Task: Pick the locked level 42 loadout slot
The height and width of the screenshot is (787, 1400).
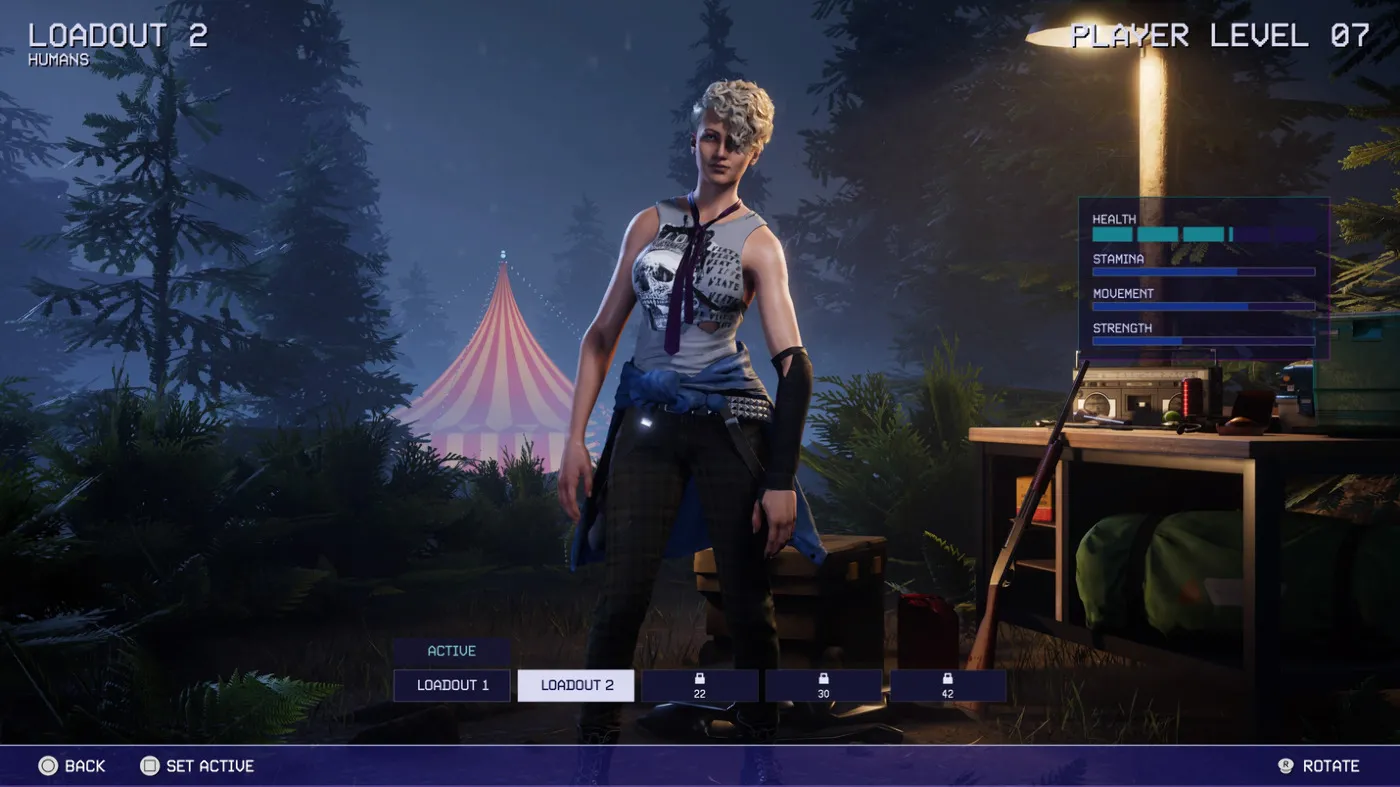Action: tap(947, 685)
